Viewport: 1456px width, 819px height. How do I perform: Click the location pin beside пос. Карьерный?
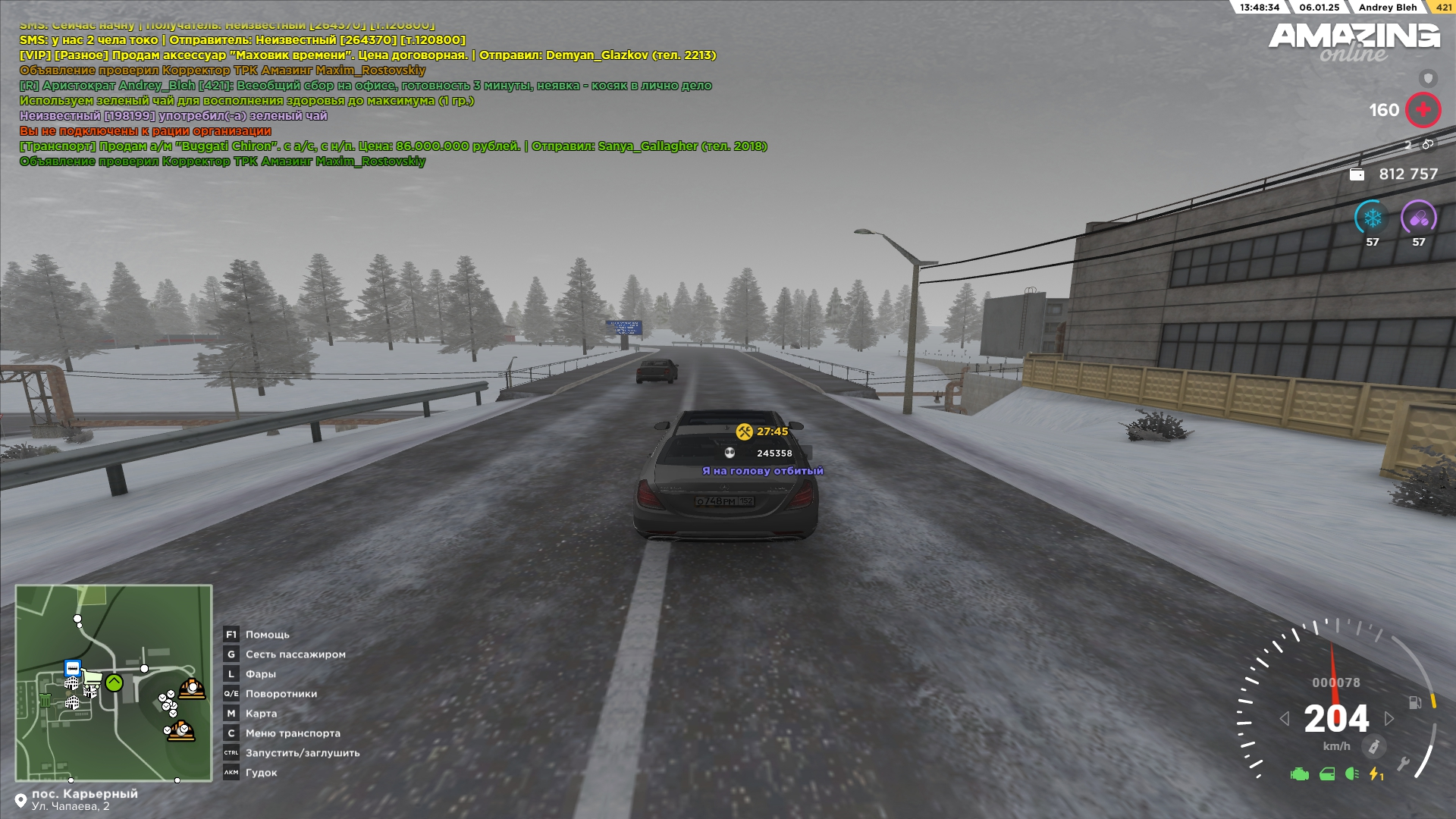tap(20, 801)
